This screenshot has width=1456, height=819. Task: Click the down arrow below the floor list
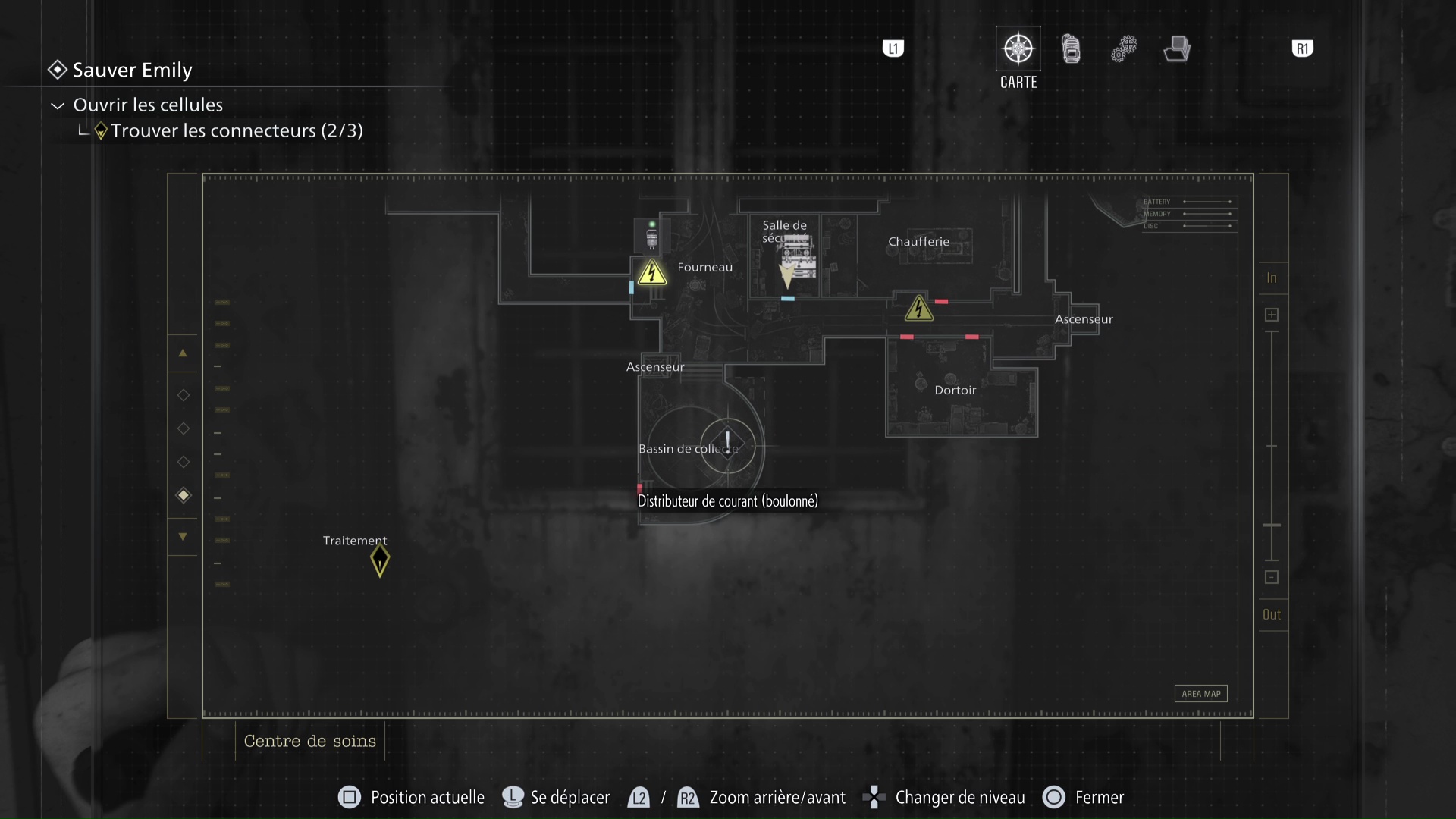click(183, 536)
